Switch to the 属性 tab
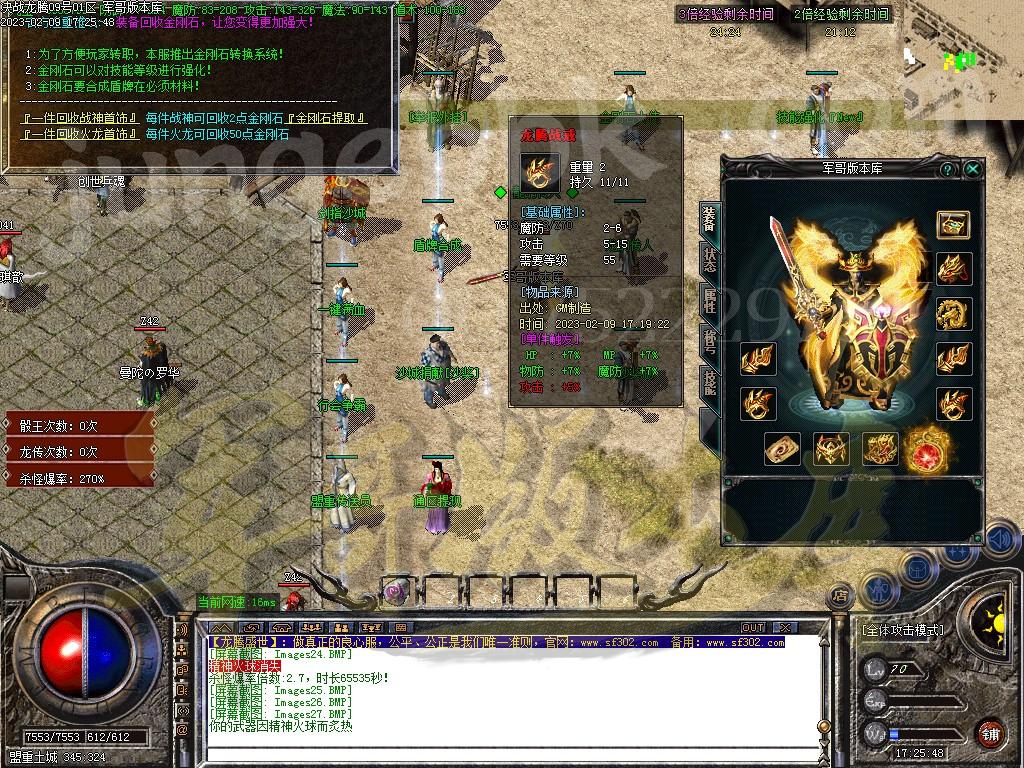This screenshot has width=1024, height=768. tap(709, 300)
